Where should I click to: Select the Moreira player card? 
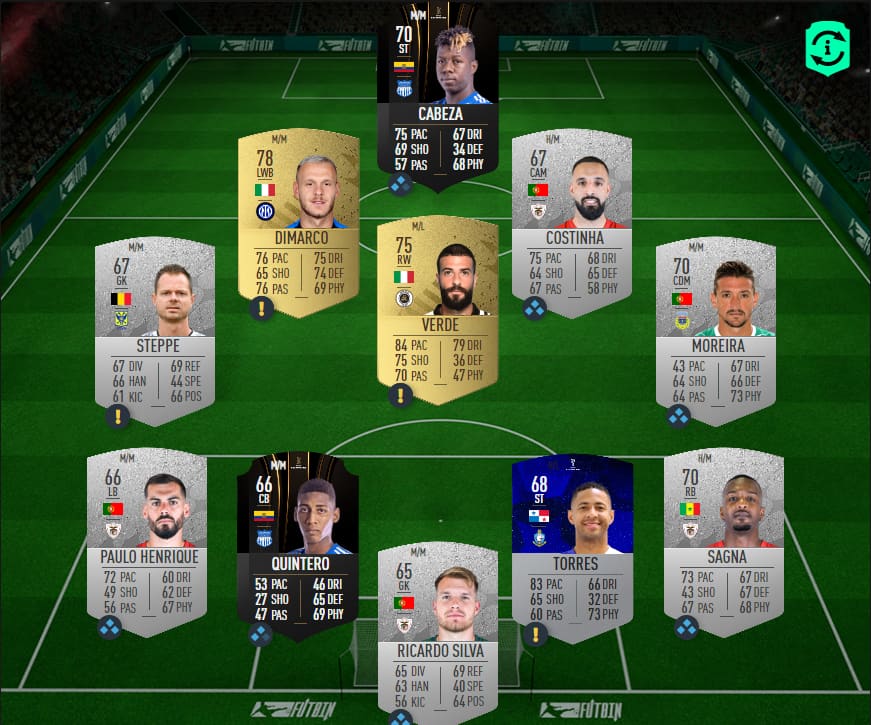[715, 325]
